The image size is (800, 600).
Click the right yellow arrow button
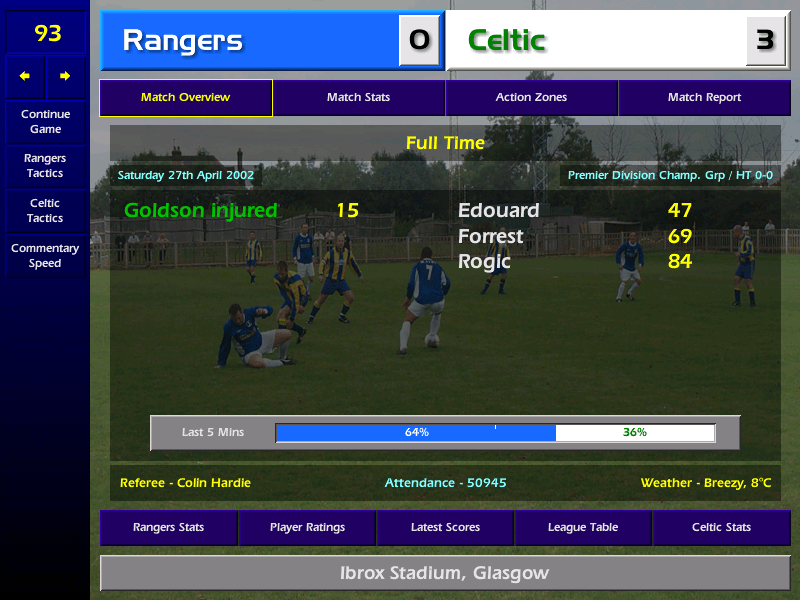point(65,76)
